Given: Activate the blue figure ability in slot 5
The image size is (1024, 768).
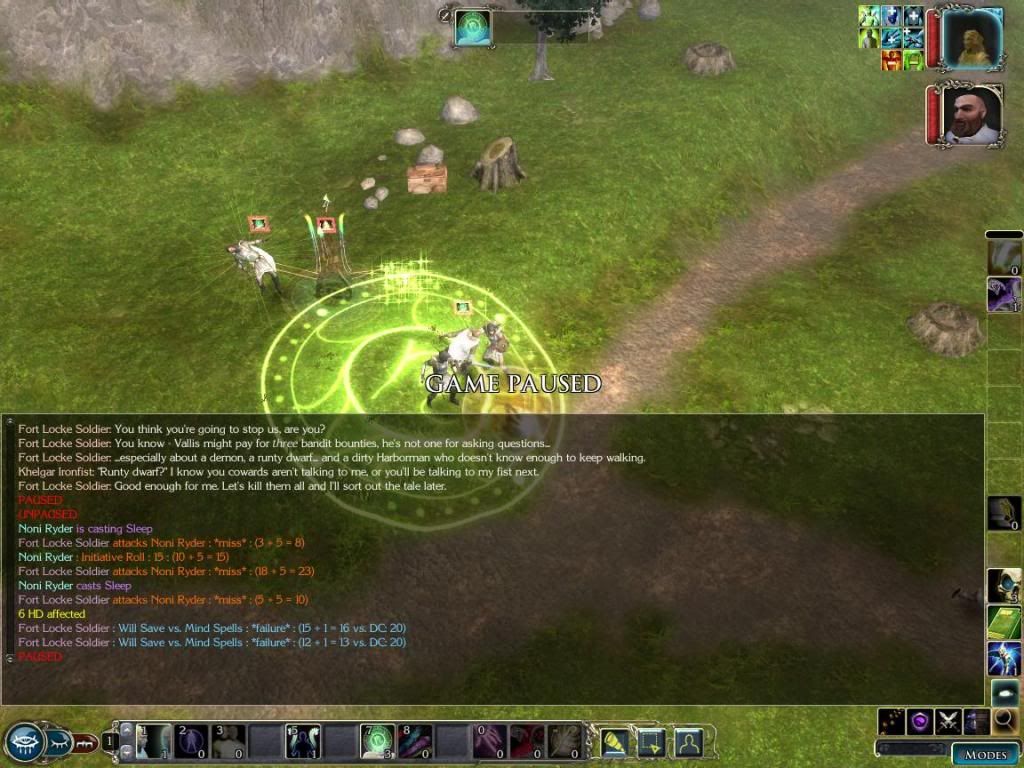Looking at the screenshot, I should click(303, 741).
